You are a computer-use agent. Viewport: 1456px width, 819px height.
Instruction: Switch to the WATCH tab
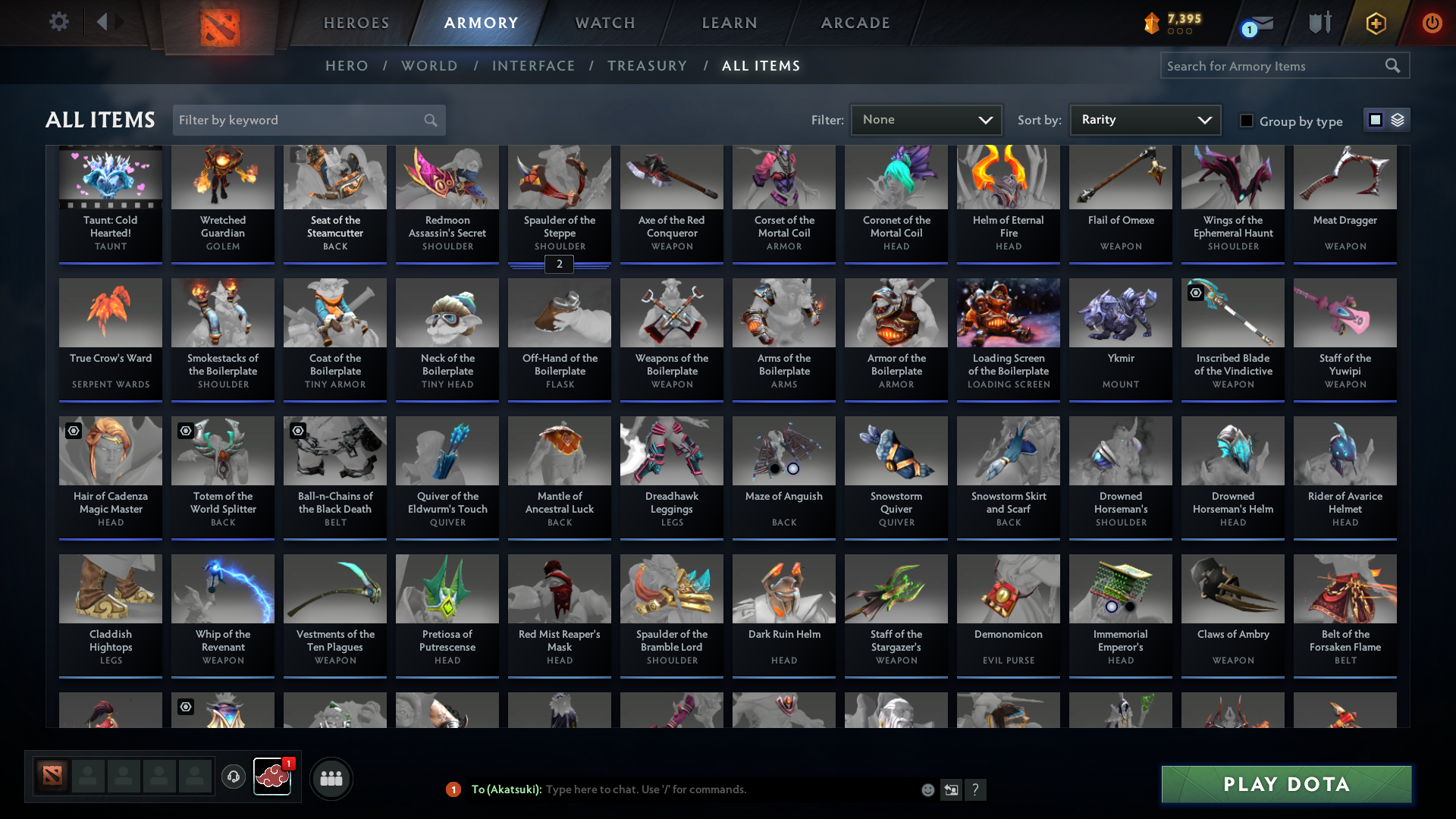click(604, 23)
